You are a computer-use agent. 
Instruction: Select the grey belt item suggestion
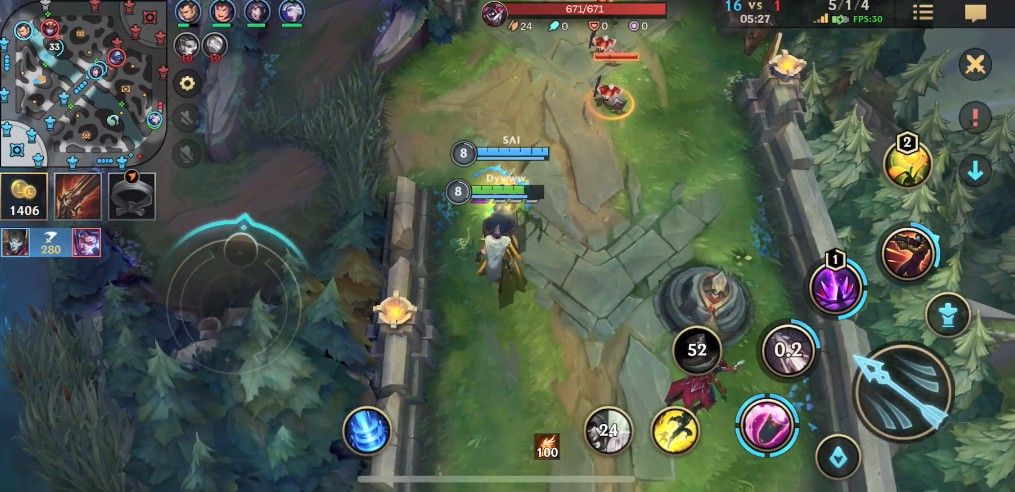click(x=132, y=194)
